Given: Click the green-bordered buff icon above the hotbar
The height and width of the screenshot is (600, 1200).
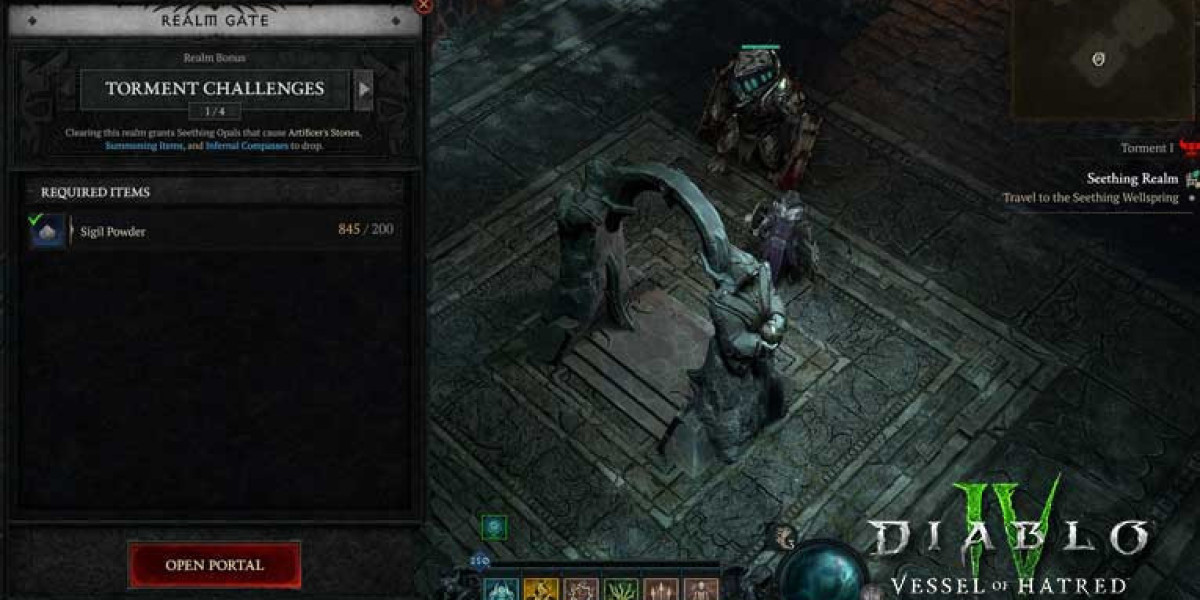Looking at the screenshot, I should point(494,526).
